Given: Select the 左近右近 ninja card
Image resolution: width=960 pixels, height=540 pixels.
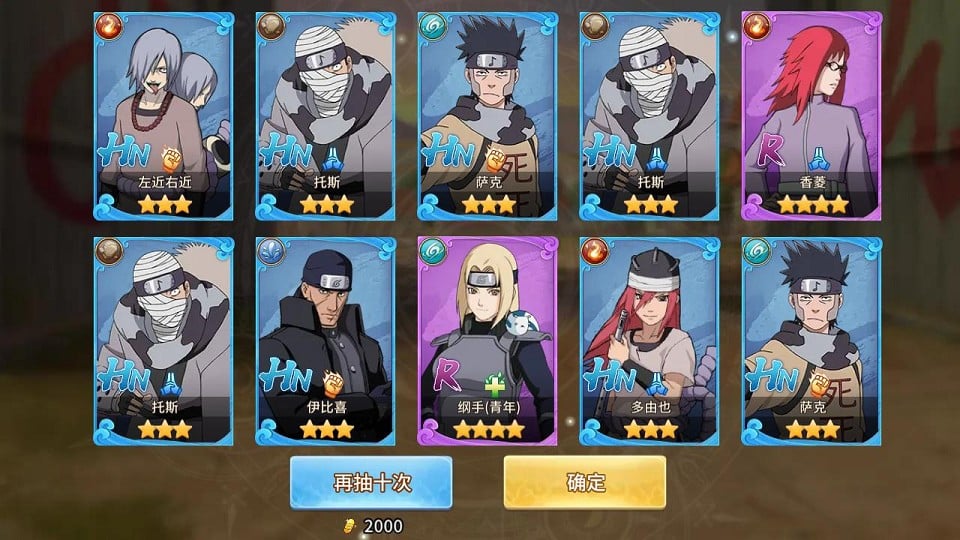Looking at the screenshot, I should click(164, 116).
